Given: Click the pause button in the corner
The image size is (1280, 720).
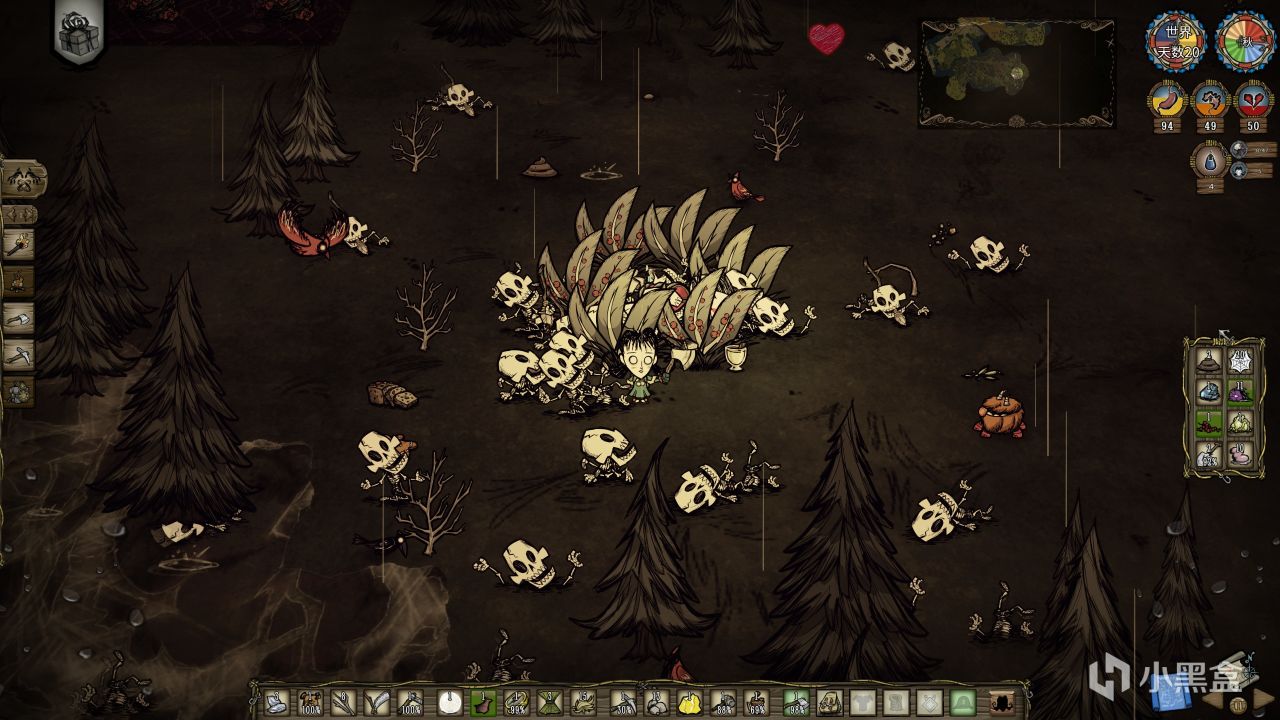Looking at the screenshot, I should [1240, 705].
